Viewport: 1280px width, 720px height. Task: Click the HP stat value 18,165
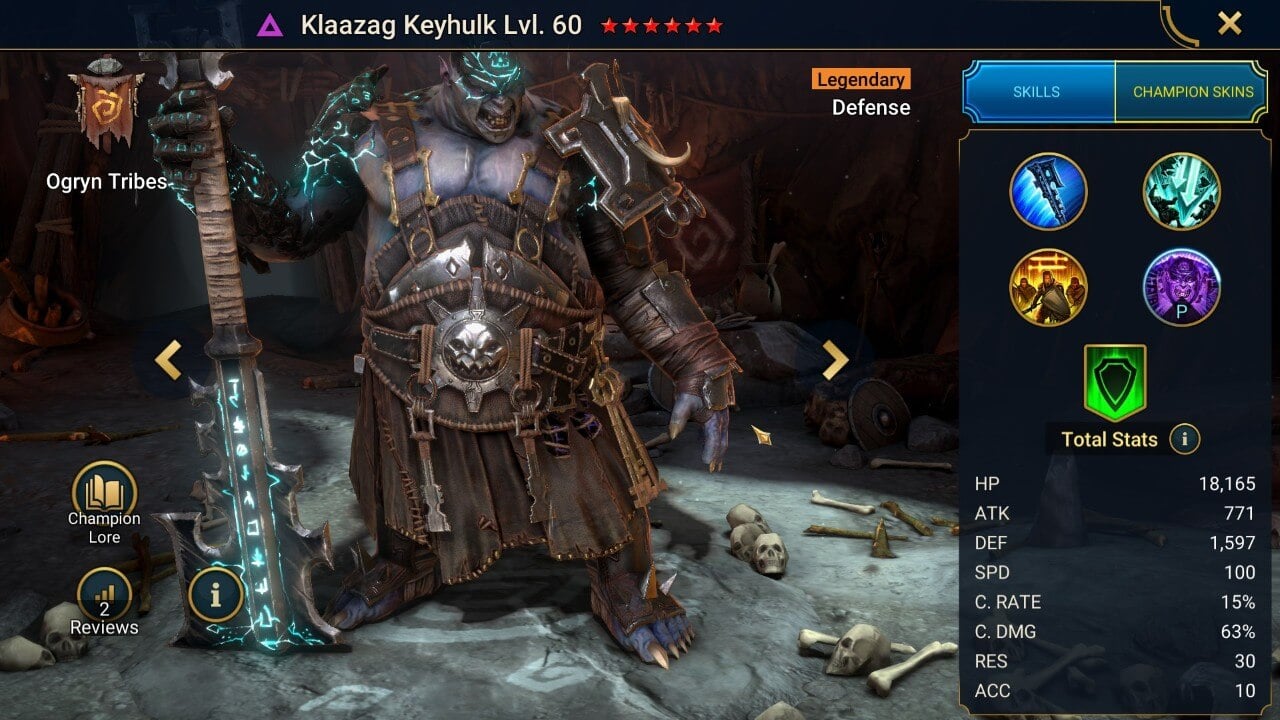[1229, 483]
